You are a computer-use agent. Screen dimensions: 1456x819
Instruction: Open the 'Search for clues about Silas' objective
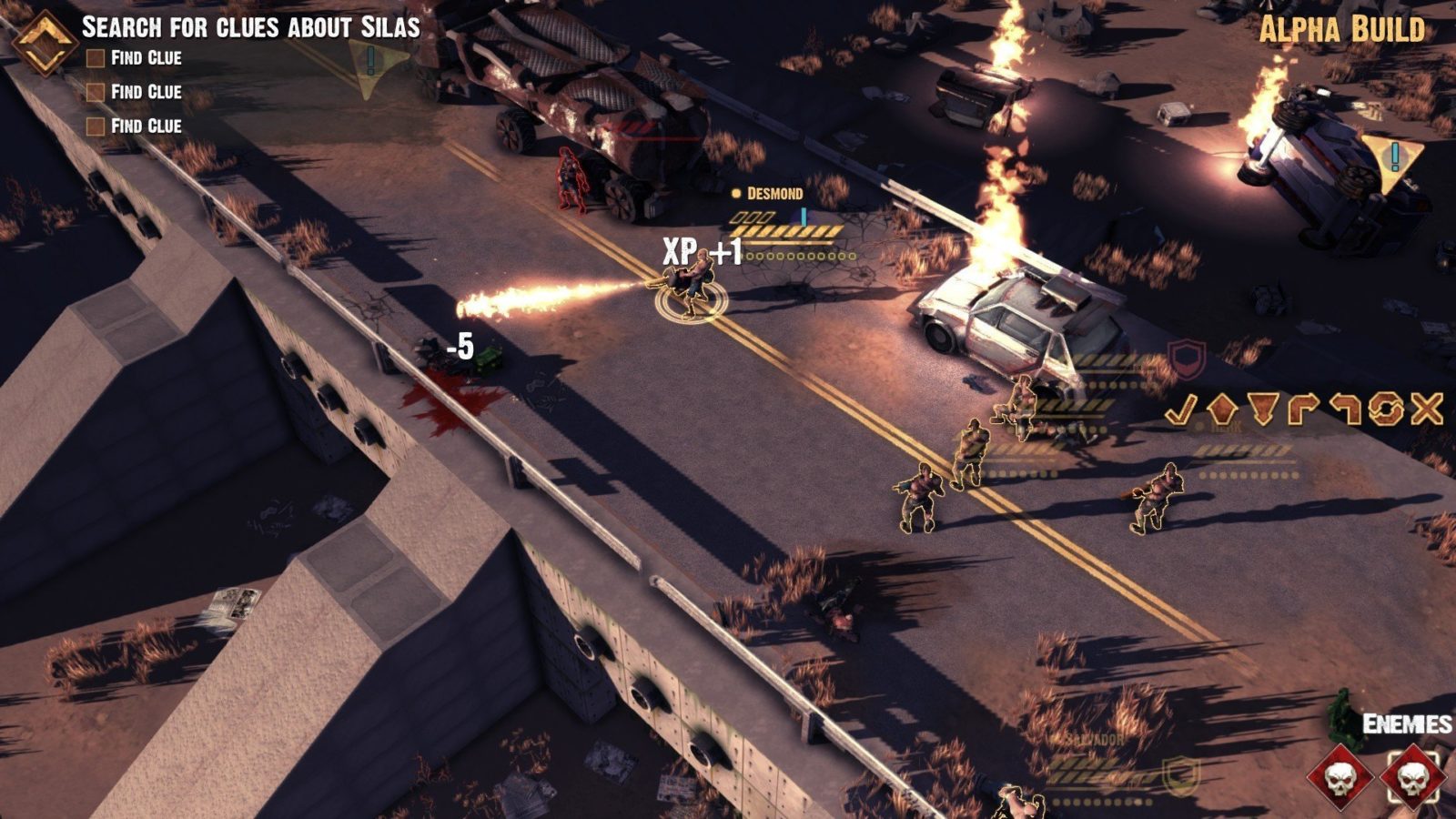(250, 26)
